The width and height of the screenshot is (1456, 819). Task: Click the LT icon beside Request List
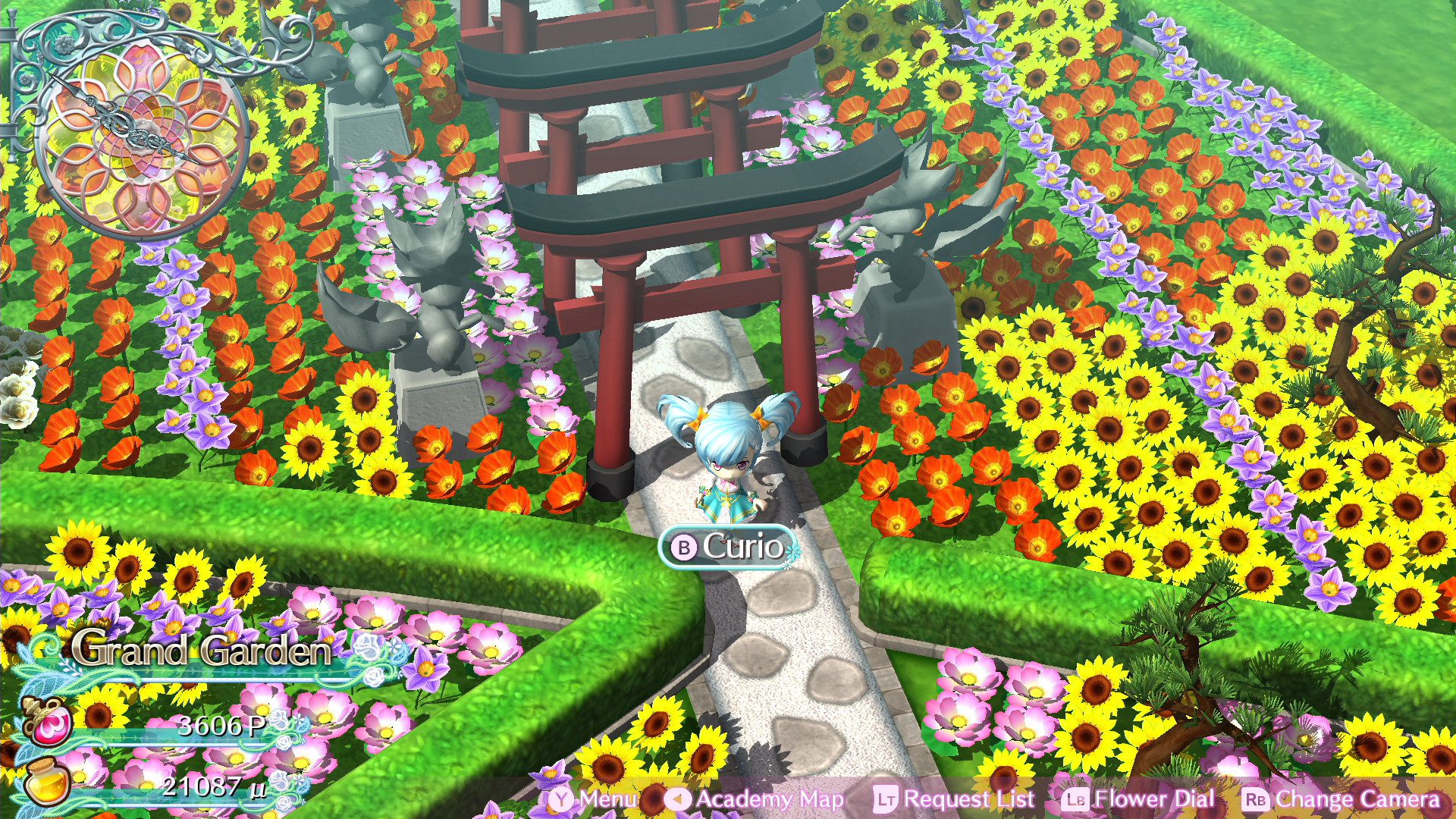[887, 799]
